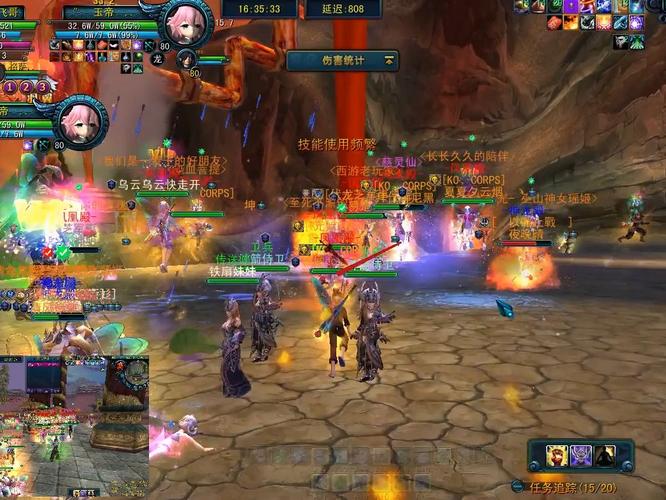Viewport: 666px width, 500px height.
Task: Click the round button numbered 2
Action: click(x=28, y=88)
